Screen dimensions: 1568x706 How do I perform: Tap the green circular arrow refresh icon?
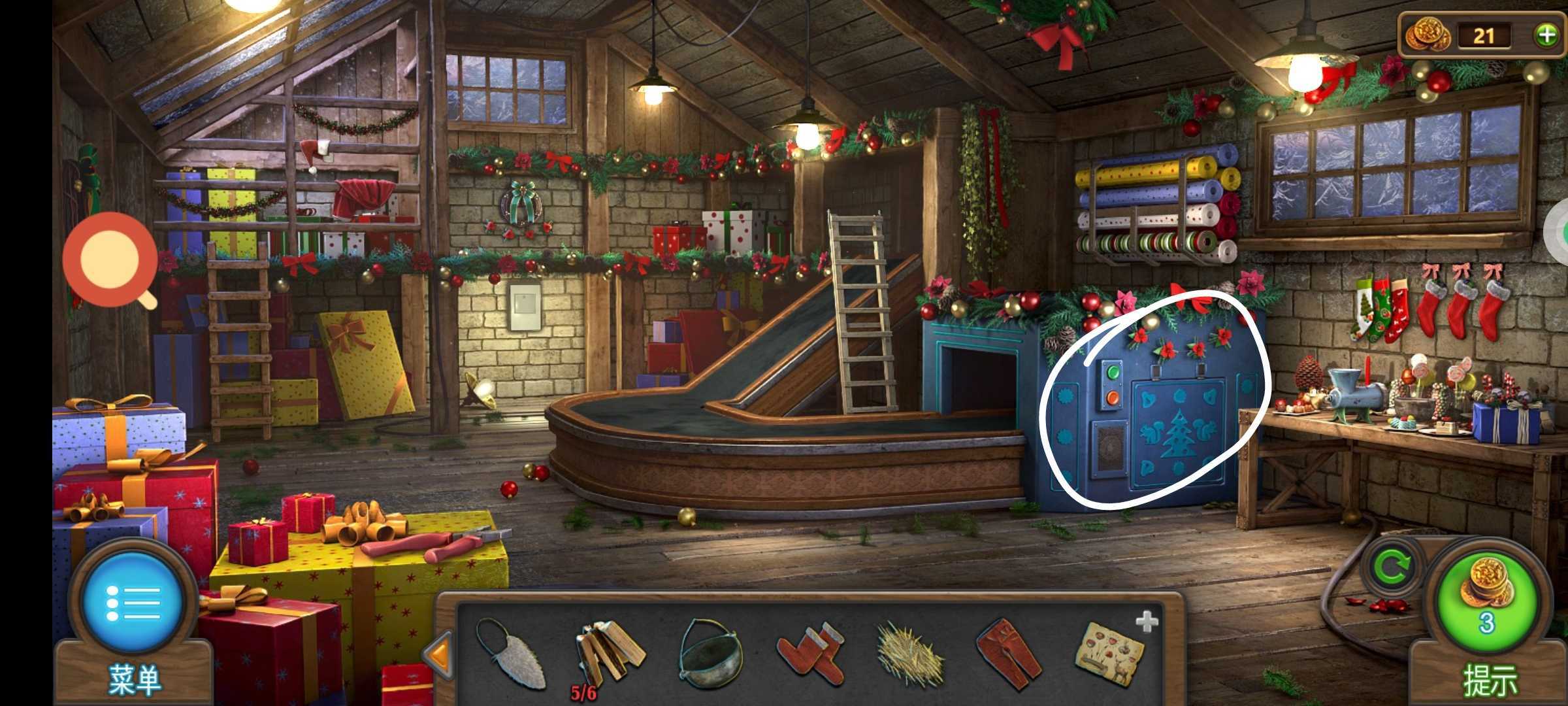click(x=1390, y=566)
